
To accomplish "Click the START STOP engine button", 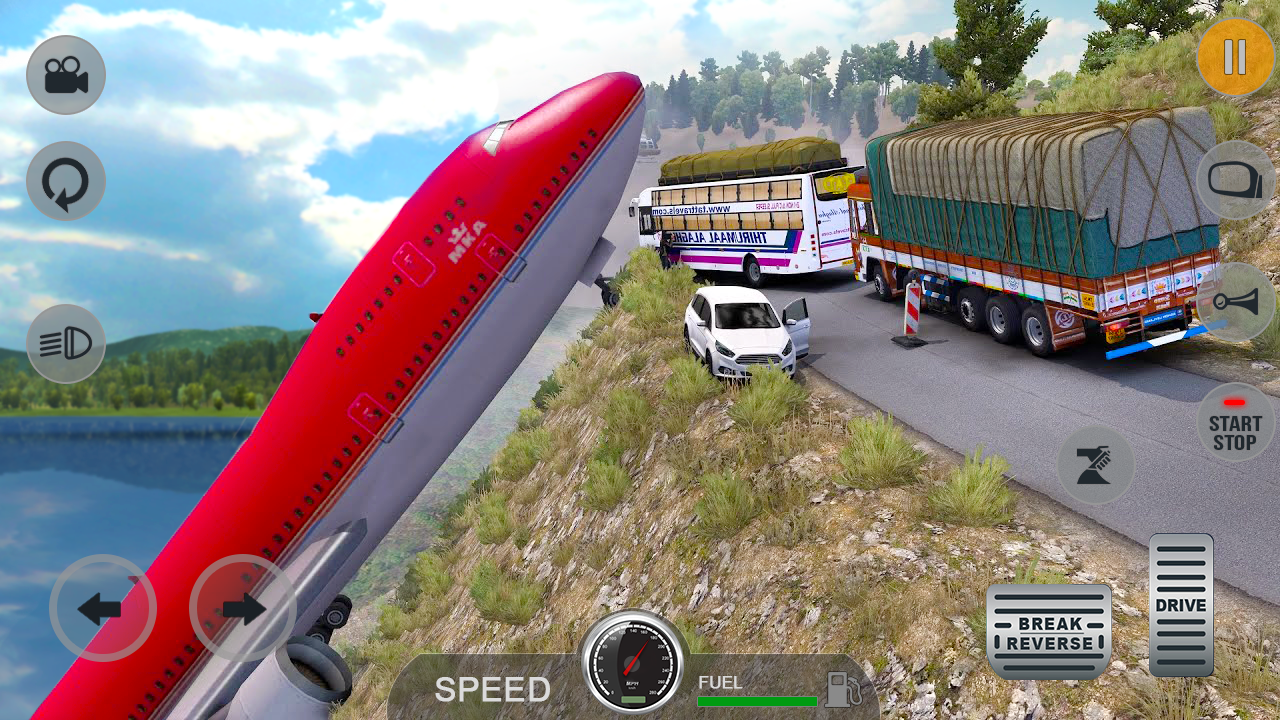I will pyautogui.click(x=1235, y=424).
